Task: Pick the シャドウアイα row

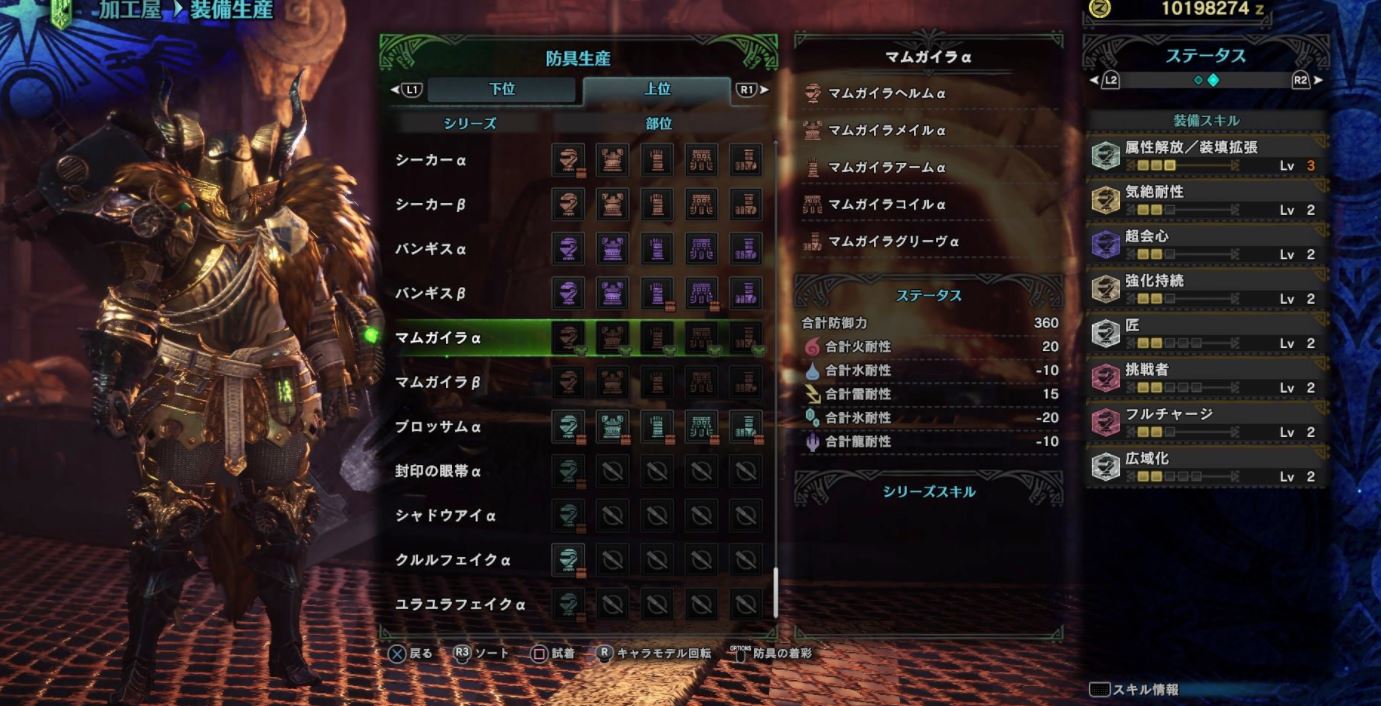Action: tap(445, 516)
